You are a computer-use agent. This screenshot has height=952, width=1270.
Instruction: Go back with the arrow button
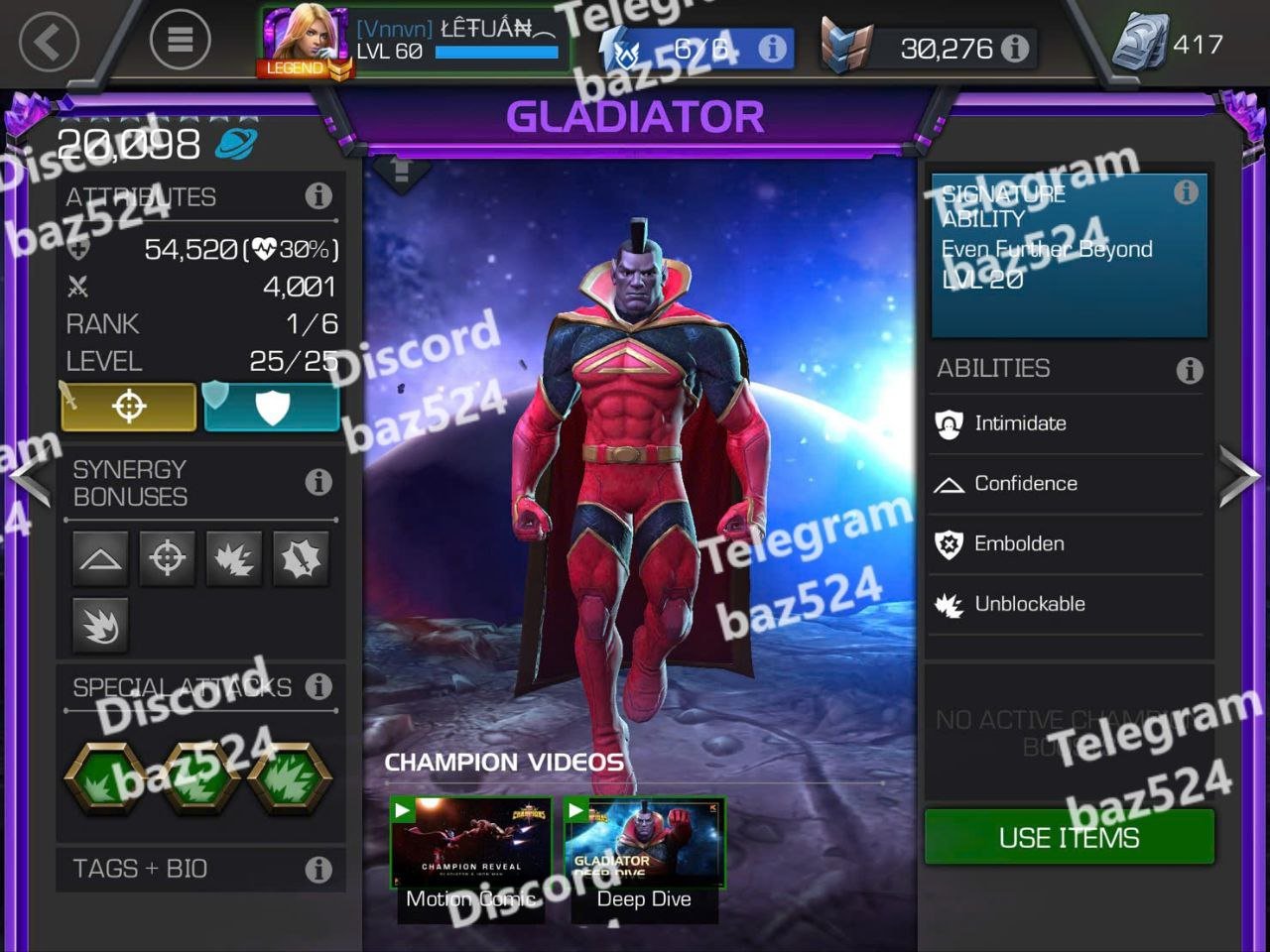point(48,42)
